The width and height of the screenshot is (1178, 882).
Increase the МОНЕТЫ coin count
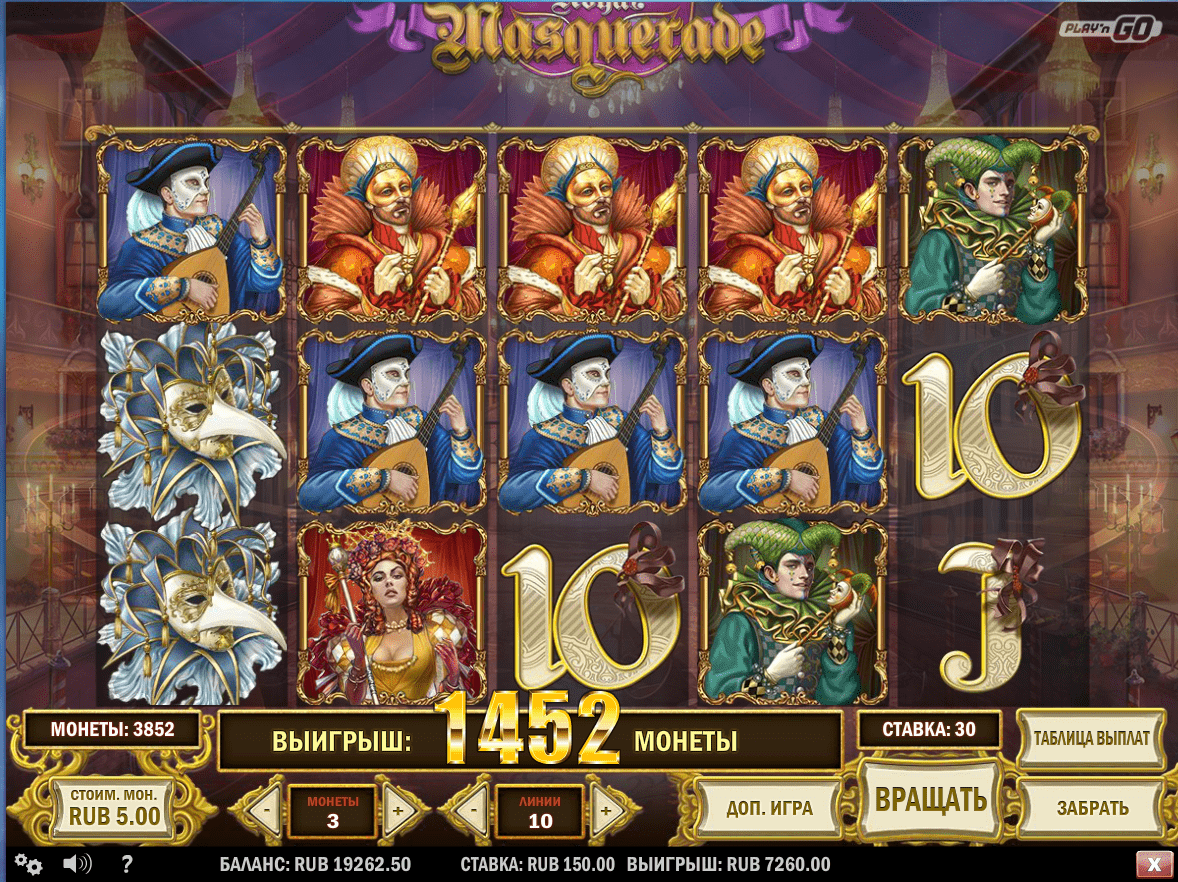397,811
